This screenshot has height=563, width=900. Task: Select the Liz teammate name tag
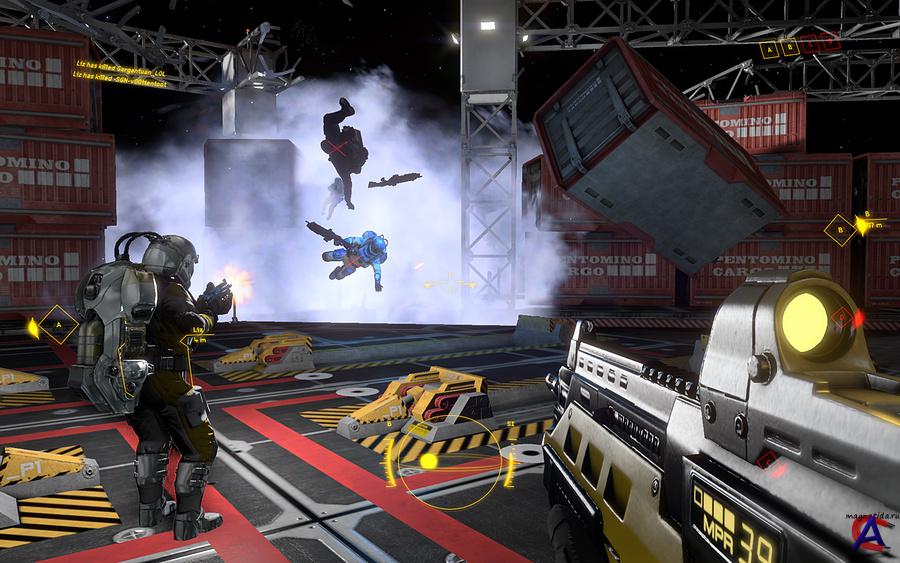coord(198,329)
